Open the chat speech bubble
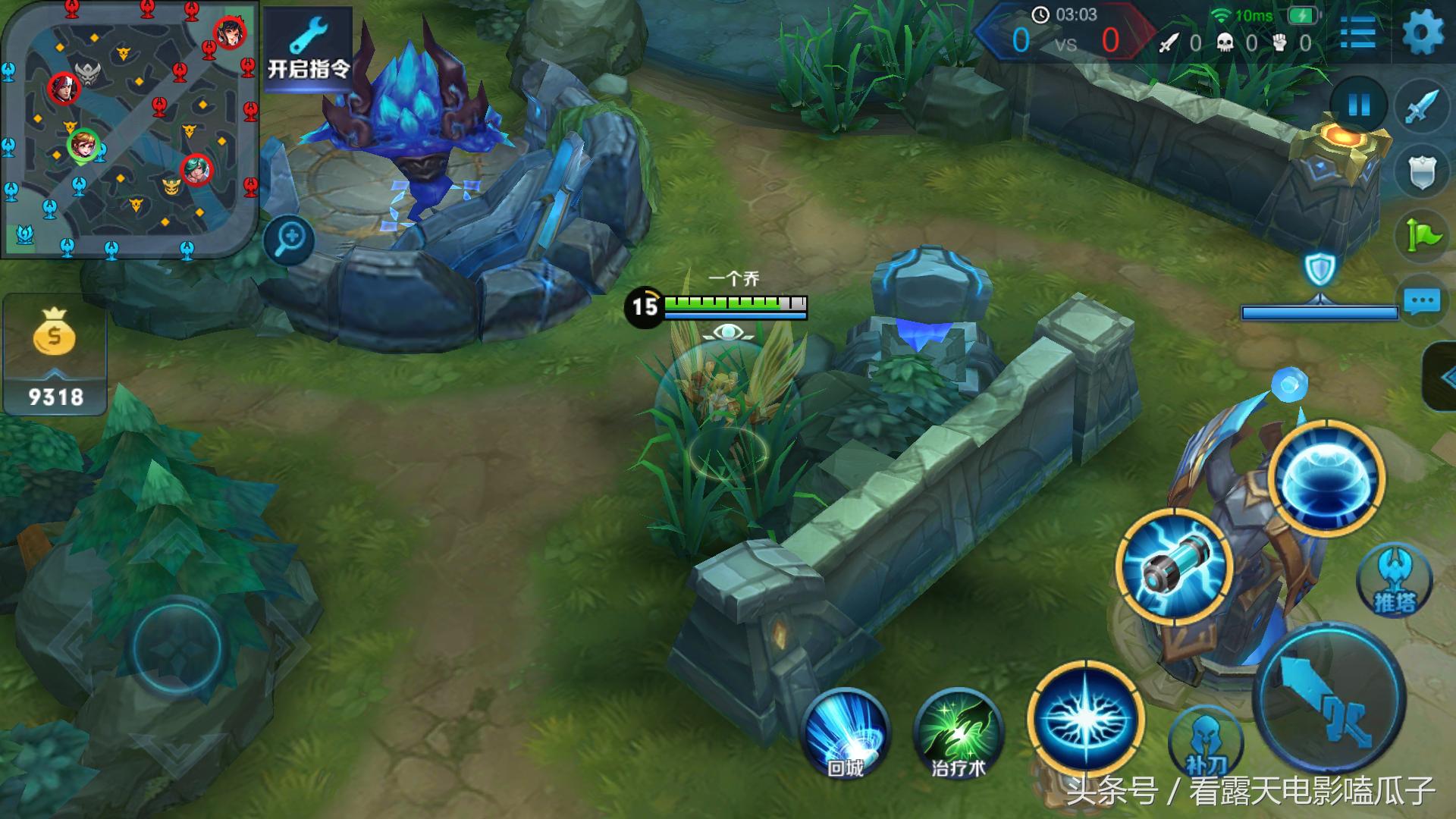 (1422, 301)
